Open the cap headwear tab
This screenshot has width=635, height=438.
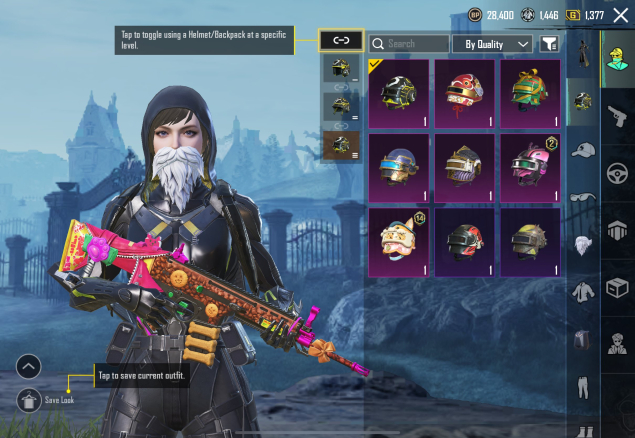point(583,150)
